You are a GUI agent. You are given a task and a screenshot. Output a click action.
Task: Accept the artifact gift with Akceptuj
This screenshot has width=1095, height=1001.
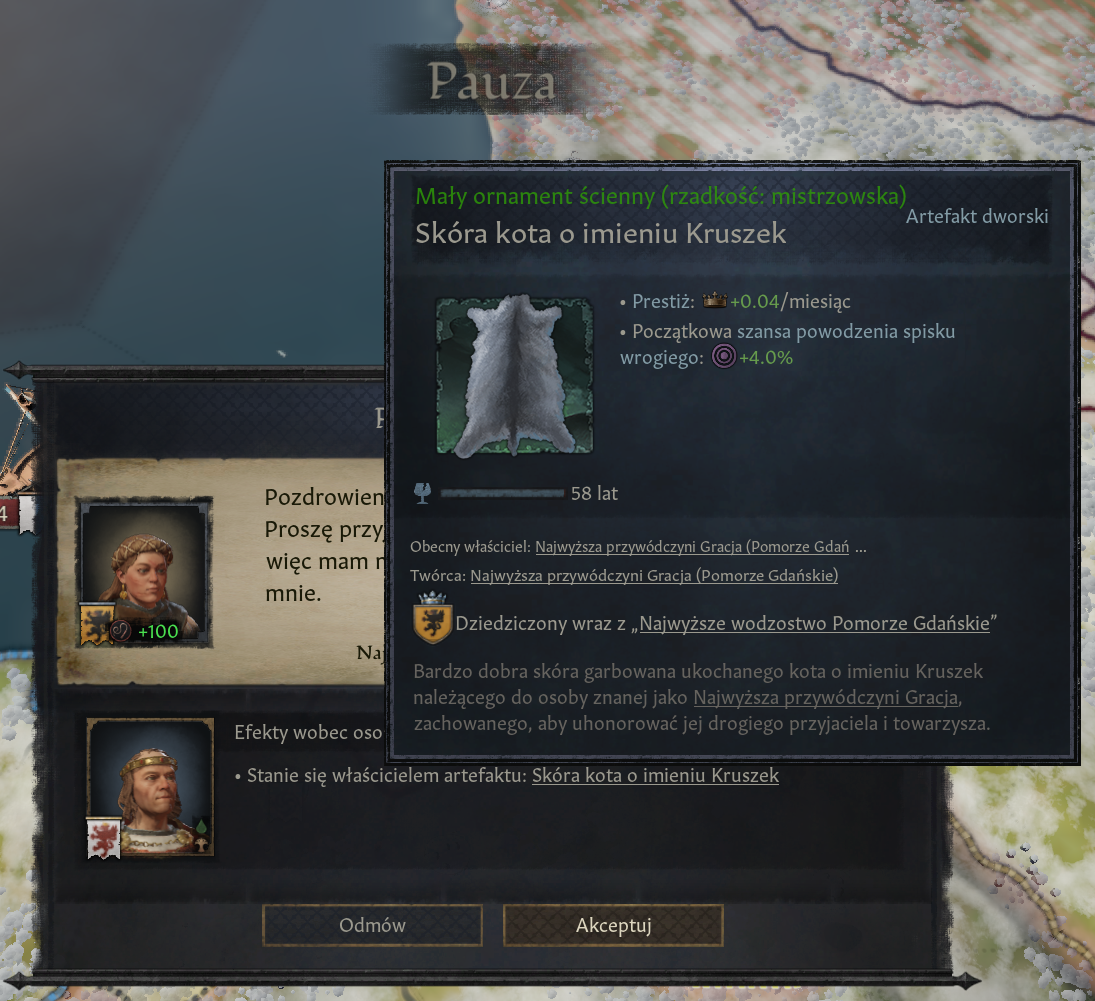point(613,925)
